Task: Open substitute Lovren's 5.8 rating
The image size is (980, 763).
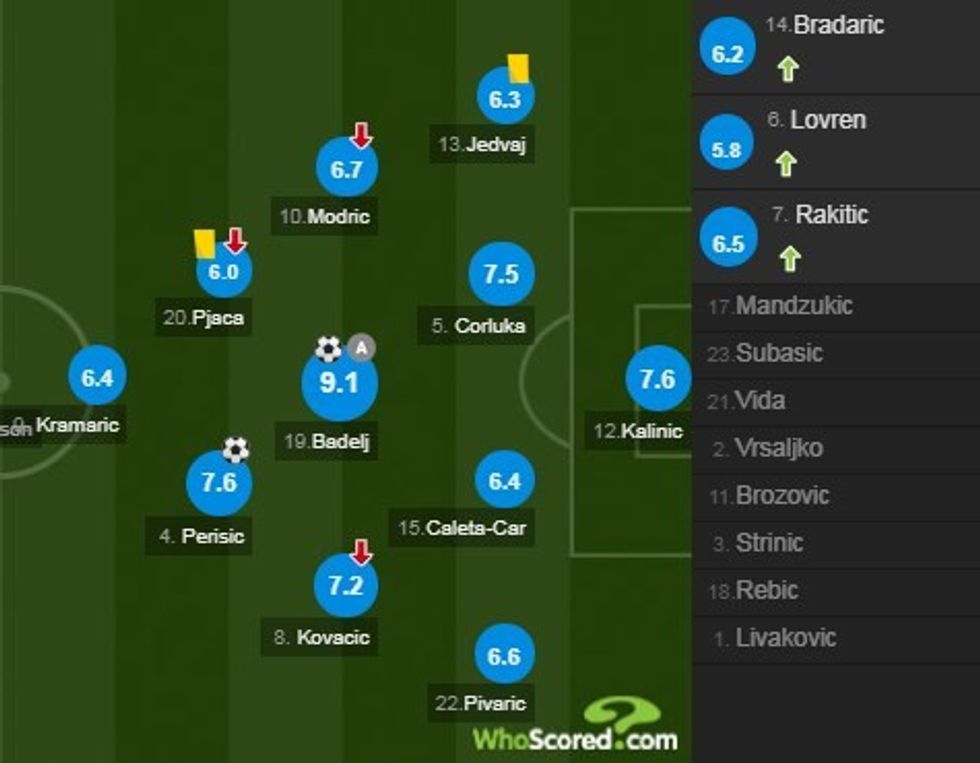Action: coord(728,149)
